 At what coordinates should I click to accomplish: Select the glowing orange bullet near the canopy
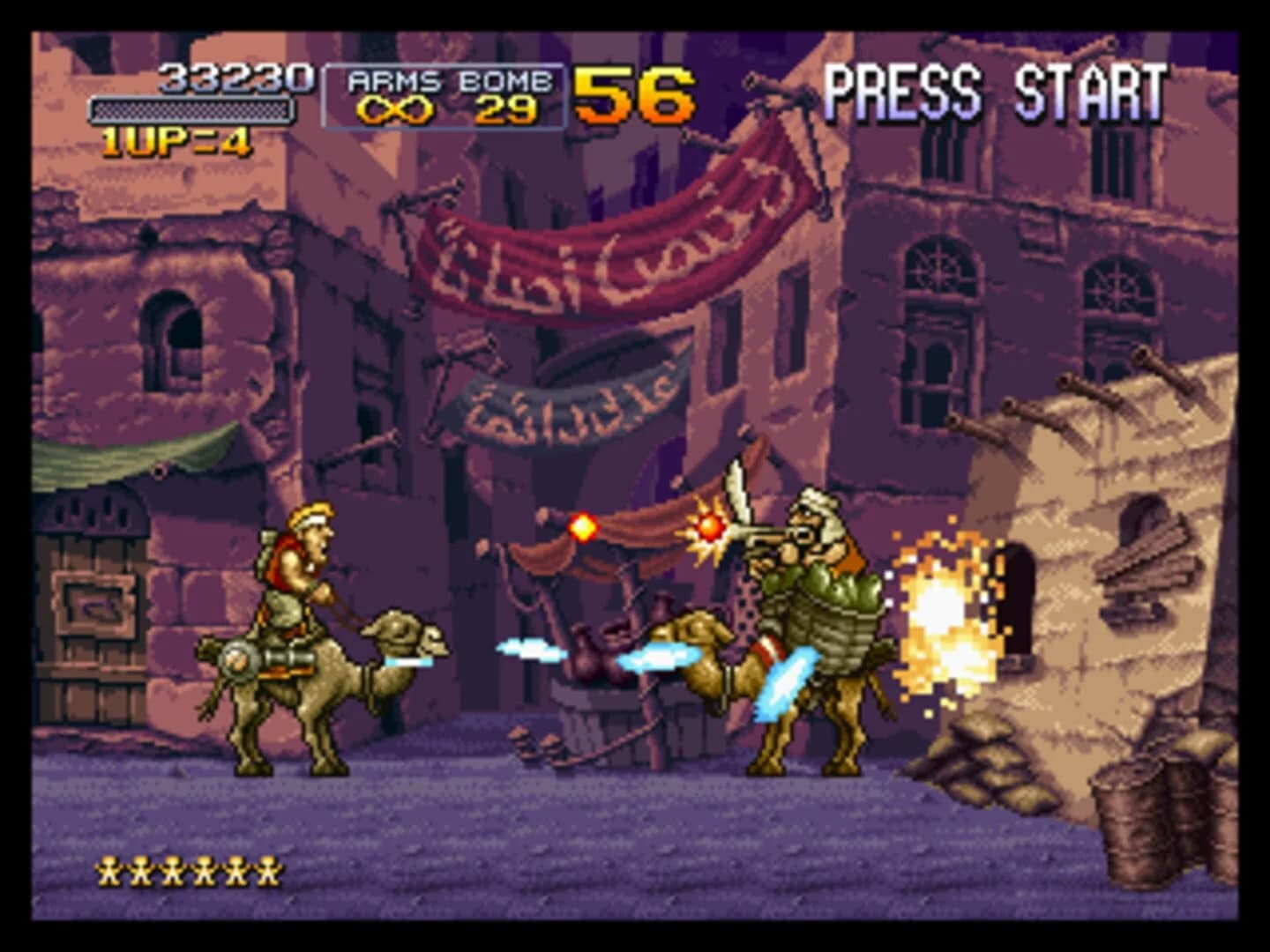(x=584, y=526)
